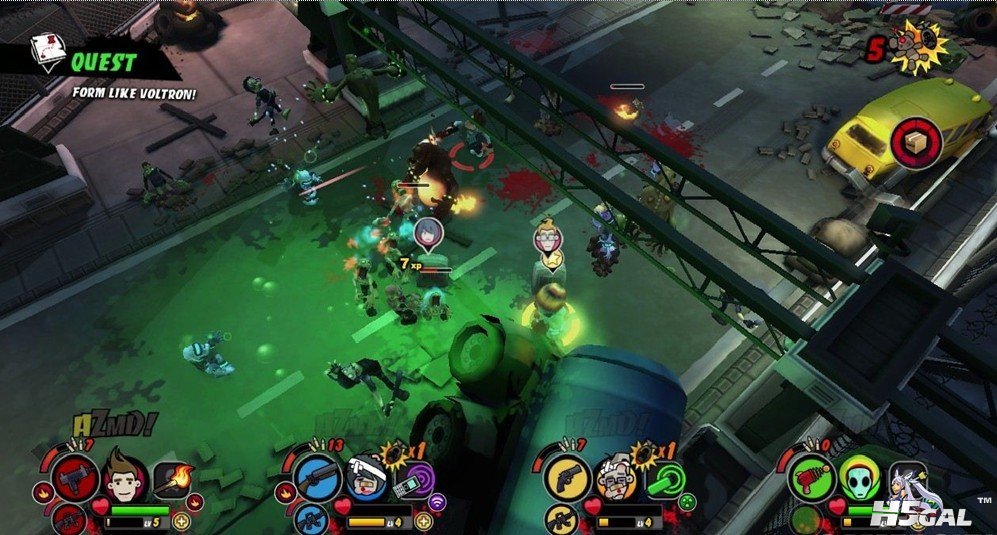Click the exploding teddy bear icon
This screenshot has height=535, width=997.
point(916,47)
